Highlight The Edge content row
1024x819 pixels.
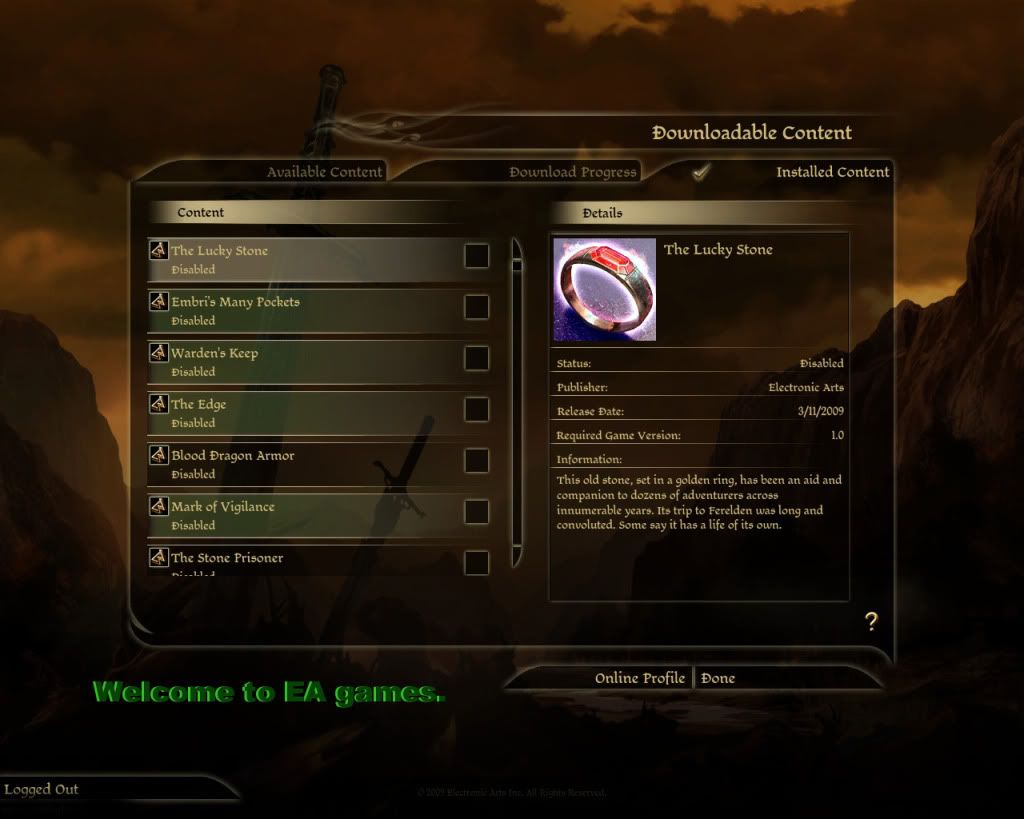300,412
